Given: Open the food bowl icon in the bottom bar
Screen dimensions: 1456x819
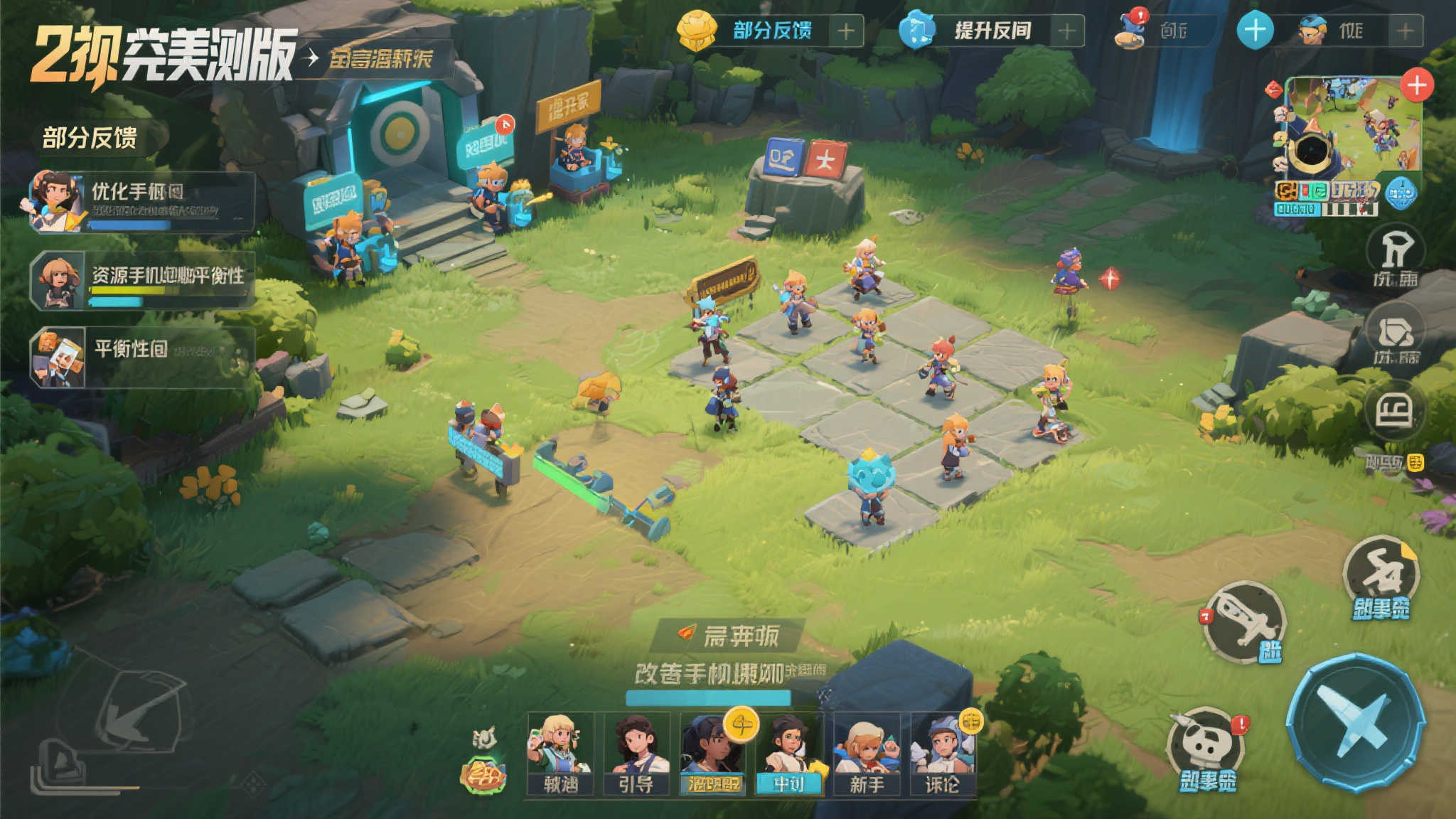Looking at the screenshot, I should click(x=483, y=773).
